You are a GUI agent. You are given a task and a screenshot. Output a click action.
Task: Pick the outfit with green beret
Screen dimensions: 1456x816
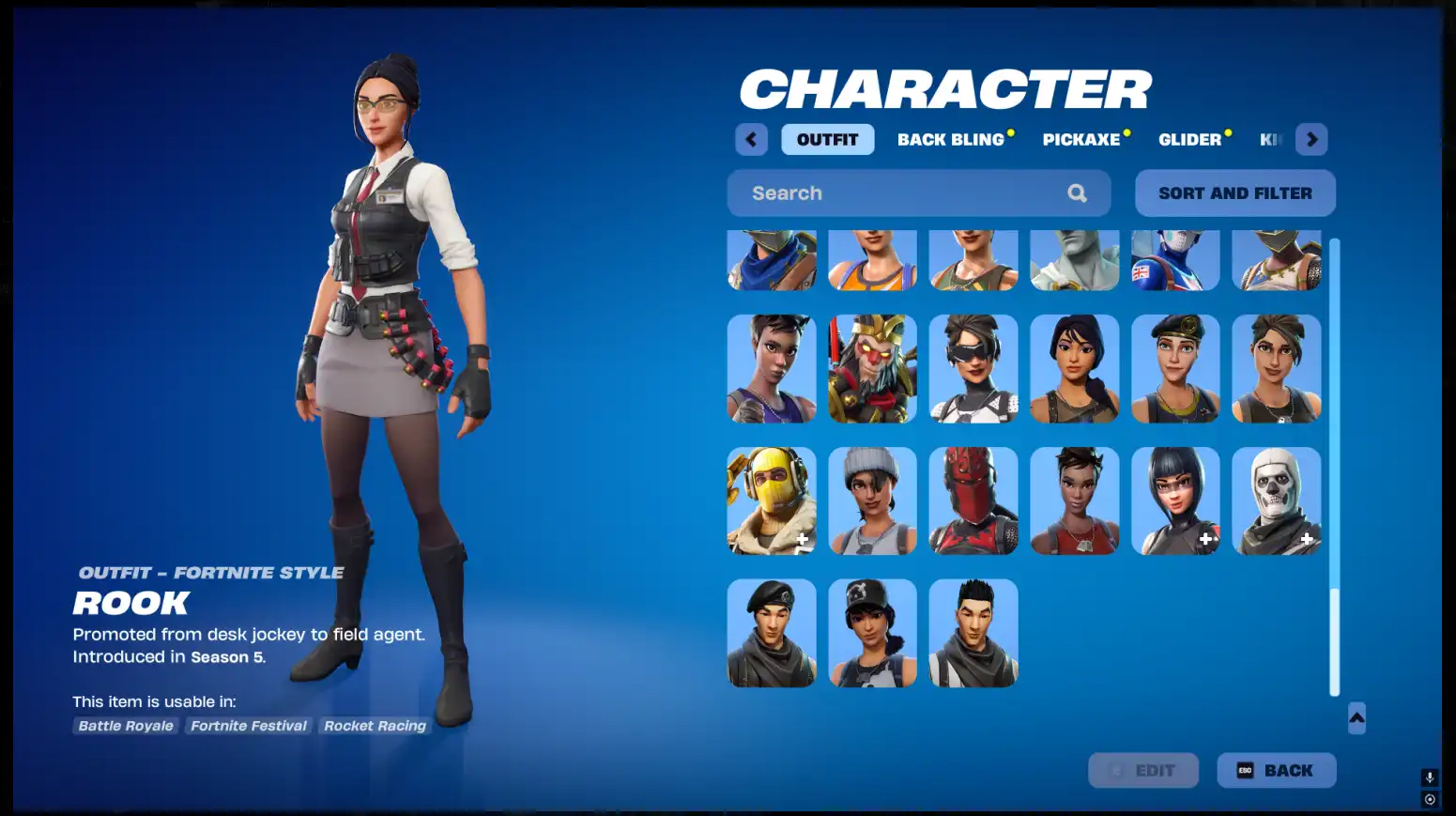(1175, 368)
